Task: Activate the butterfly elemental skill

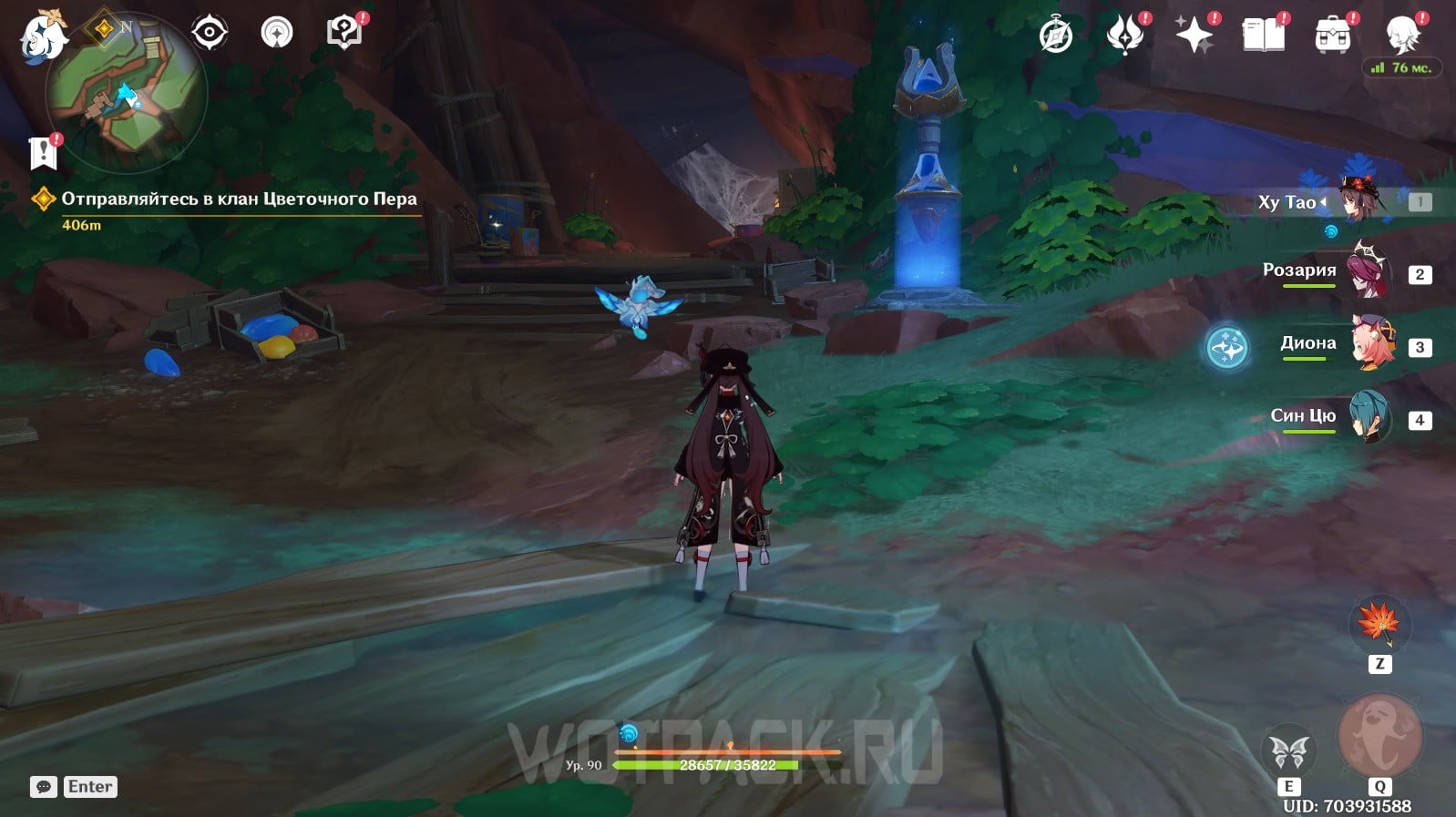Action: pyautogui.click(x=1288, y=753)
